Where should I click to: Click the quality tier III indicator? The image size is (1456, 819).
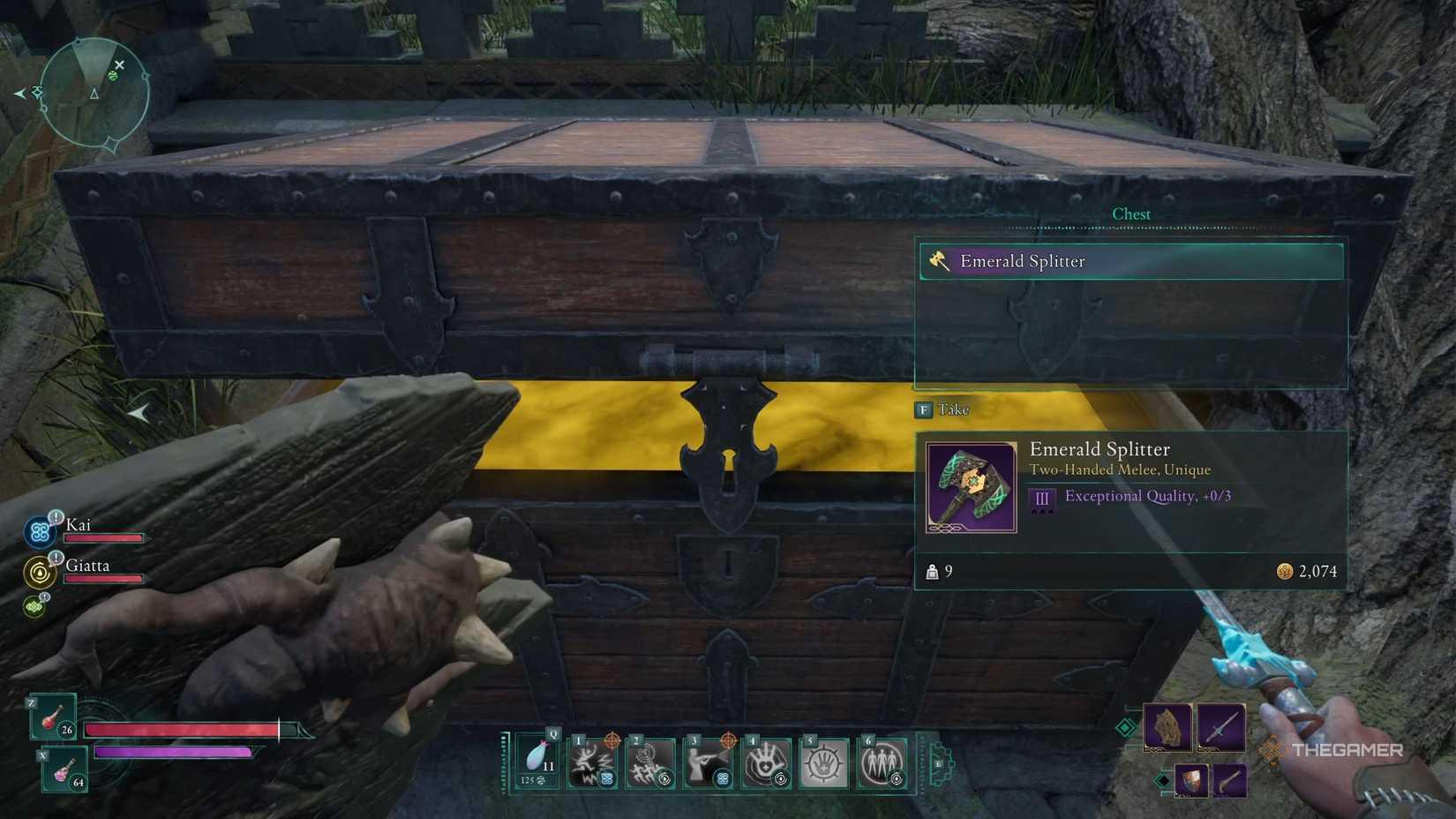pyautogui.click(x=1043, y=498)
